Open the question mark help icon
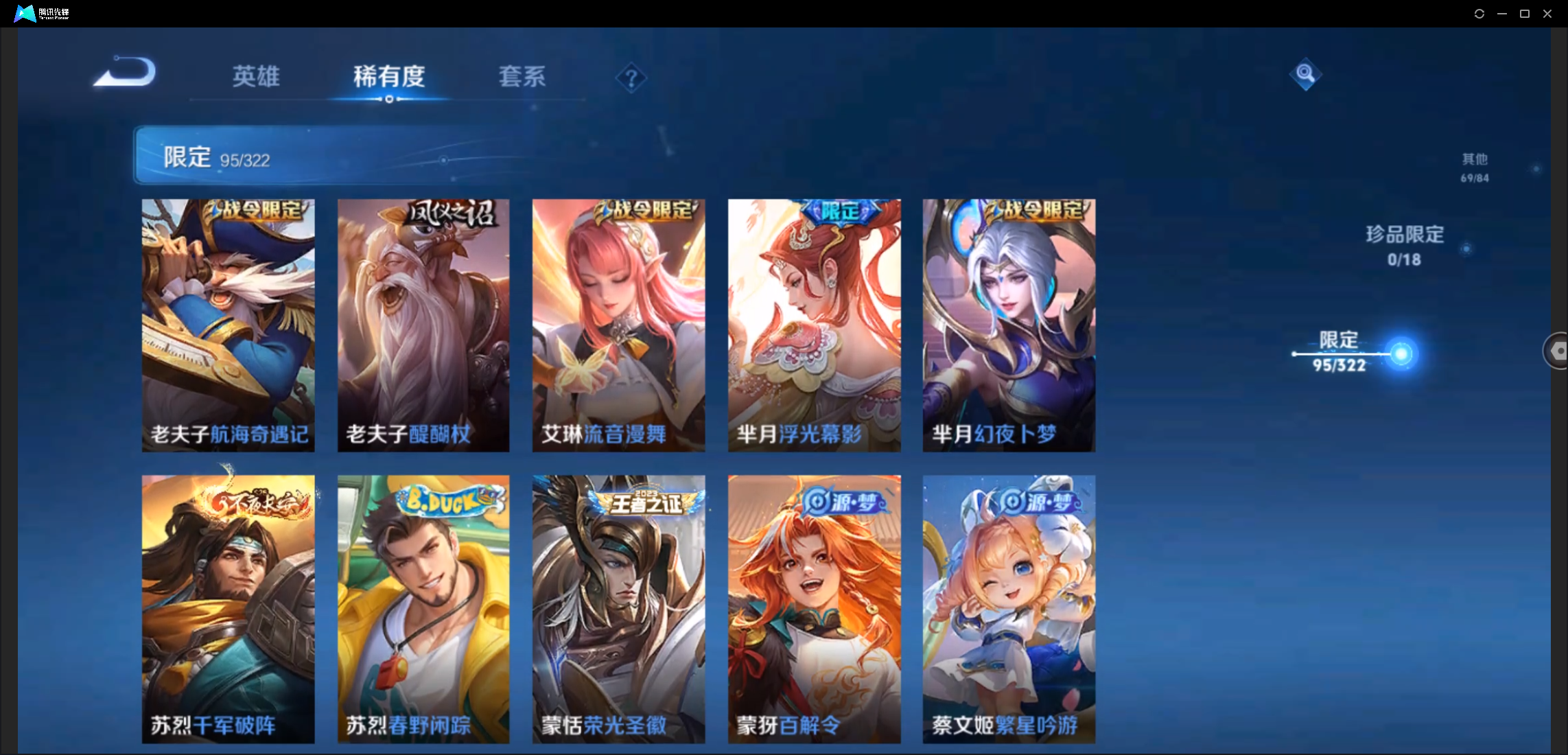This screenshot has height=755, width=1568. click(631, 78)
